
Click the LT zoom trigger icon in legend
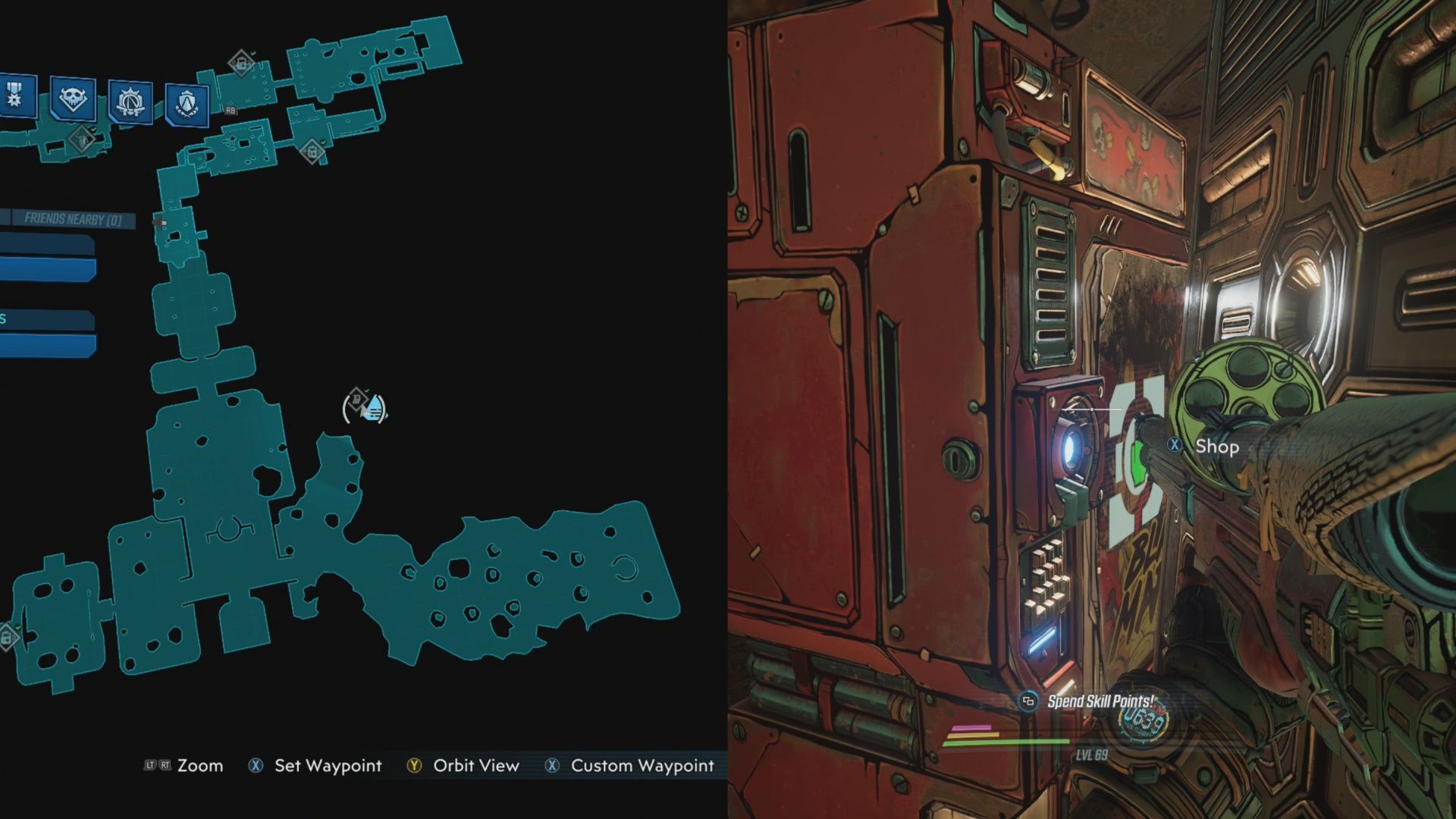pos(152,766)
